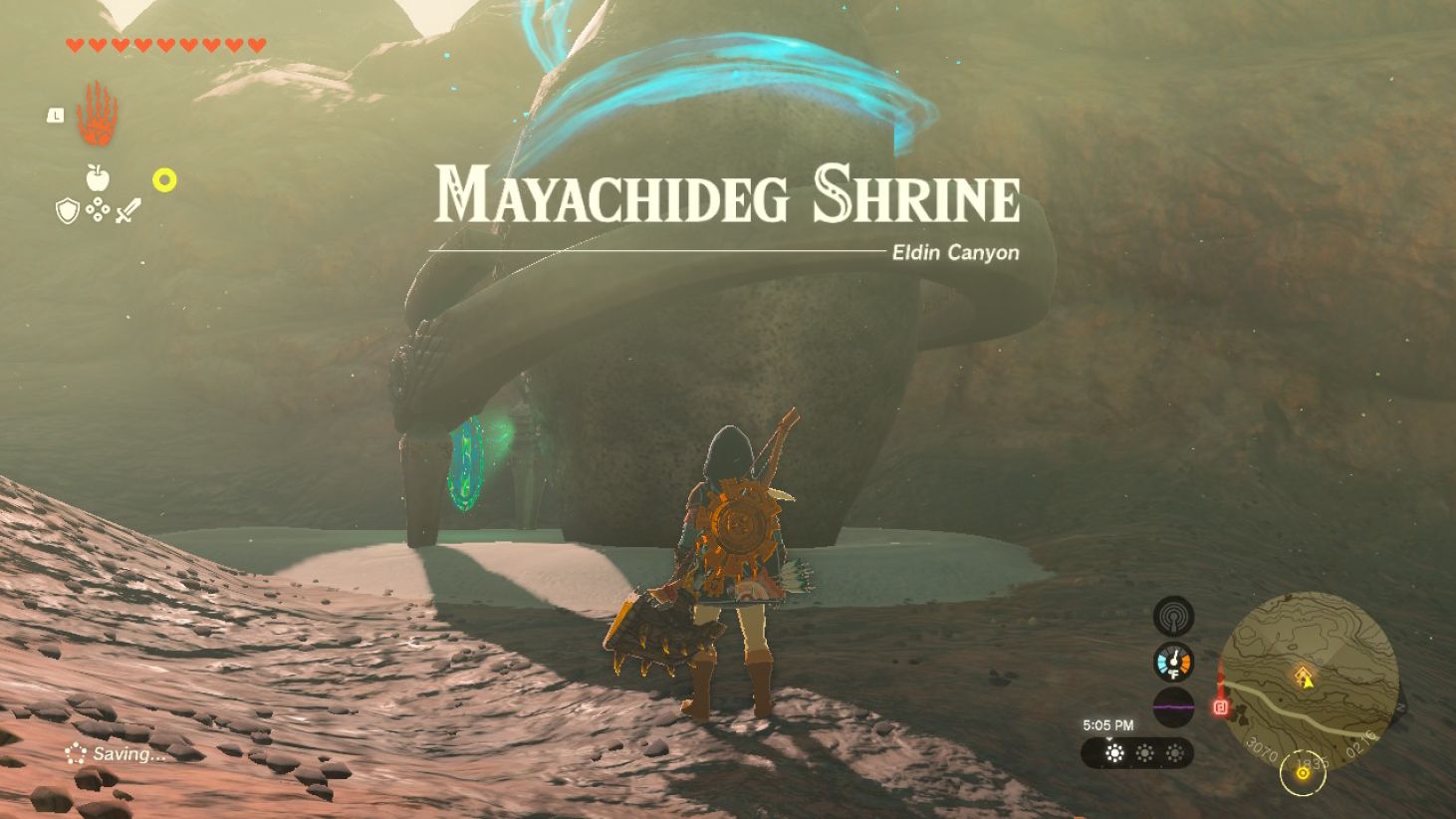Click the d-pad icon in the HUD

[x=98, y=209]
